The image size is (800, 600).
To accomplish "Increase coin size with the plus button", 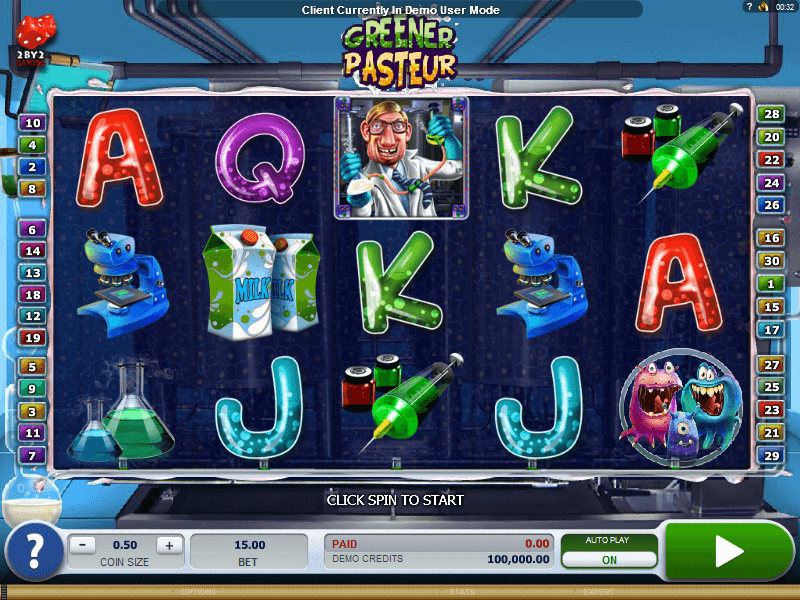I will click(x=169, y=545).
